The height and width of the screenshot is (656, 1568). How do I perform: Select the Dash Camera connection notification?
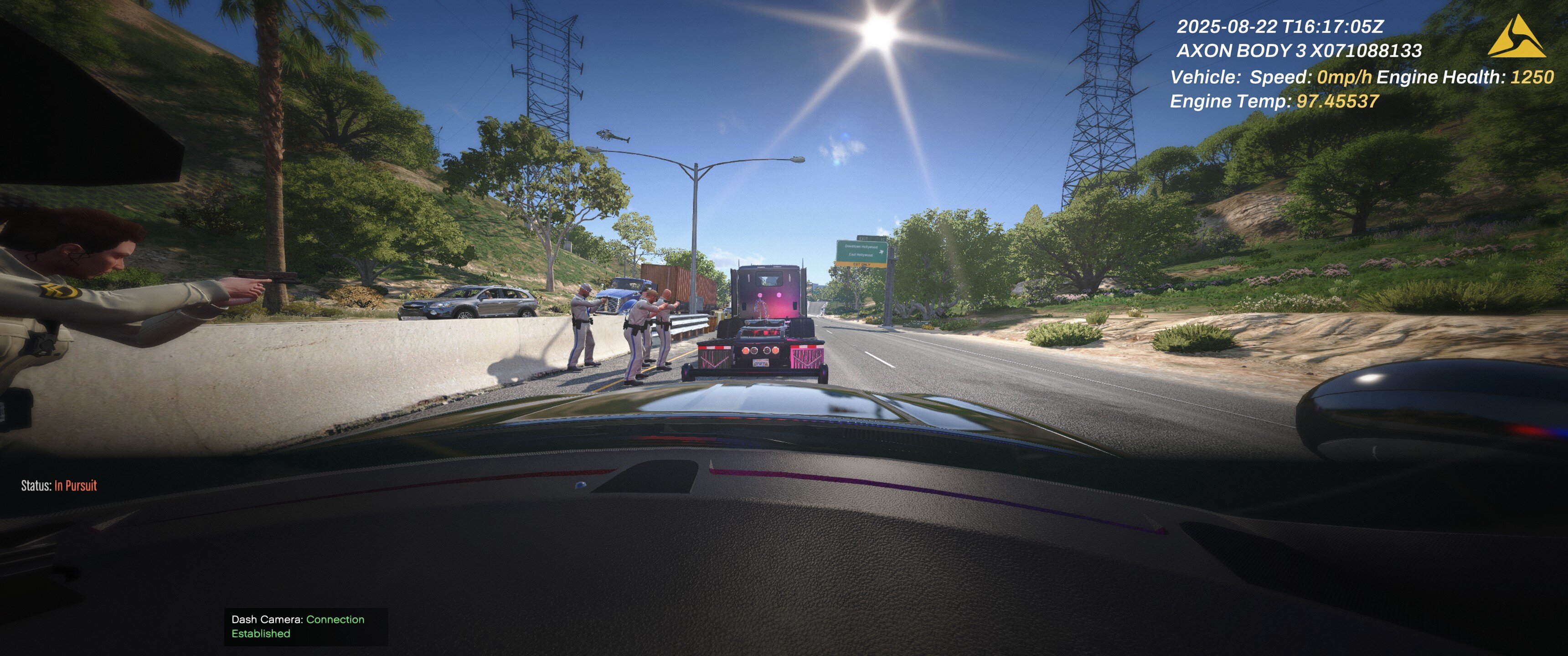305,626
